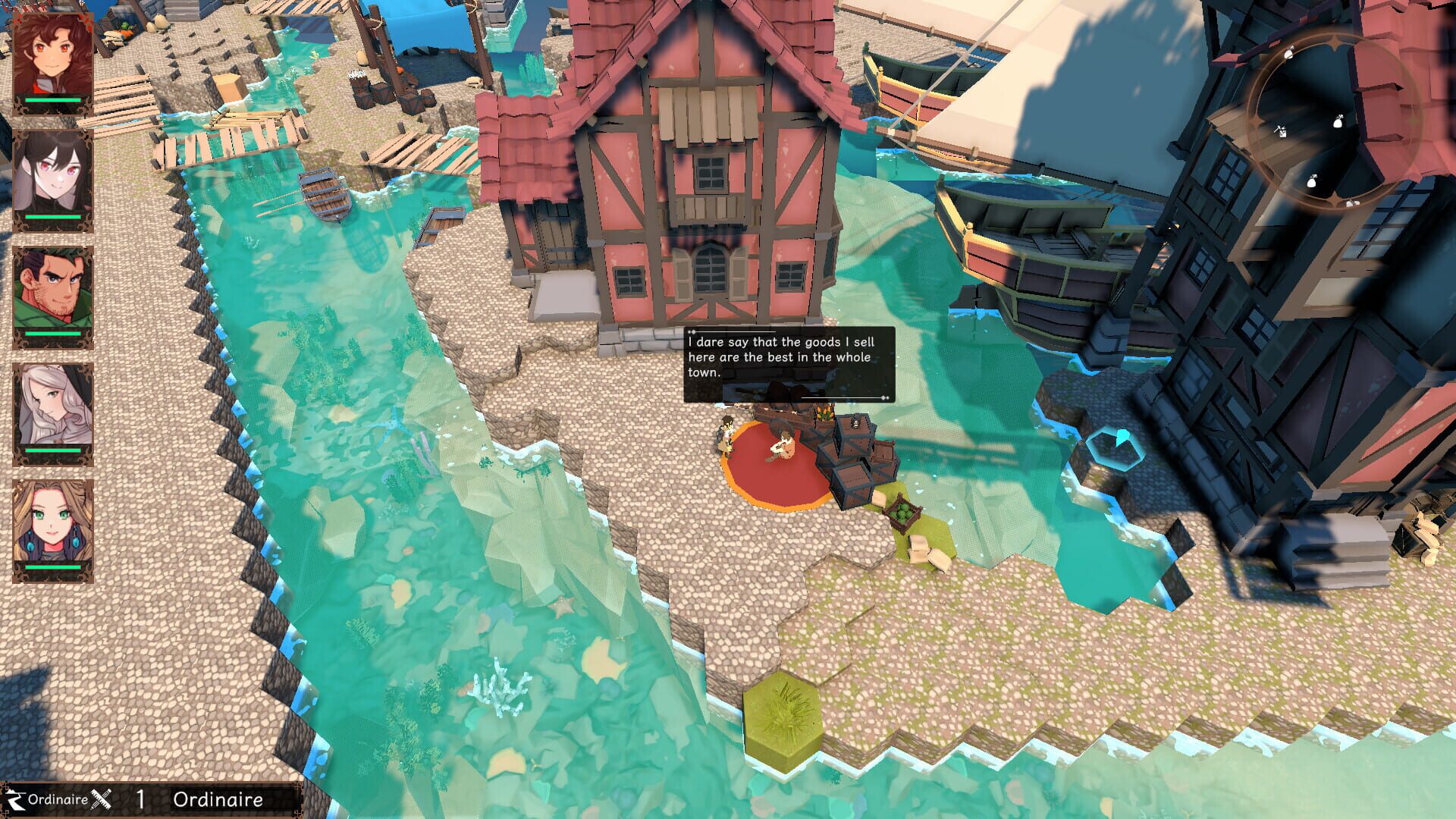The height and width of the screenshot is (819, 1456).
Task: Select the crafting hammer marker on the minimap
Action: 1280,130
